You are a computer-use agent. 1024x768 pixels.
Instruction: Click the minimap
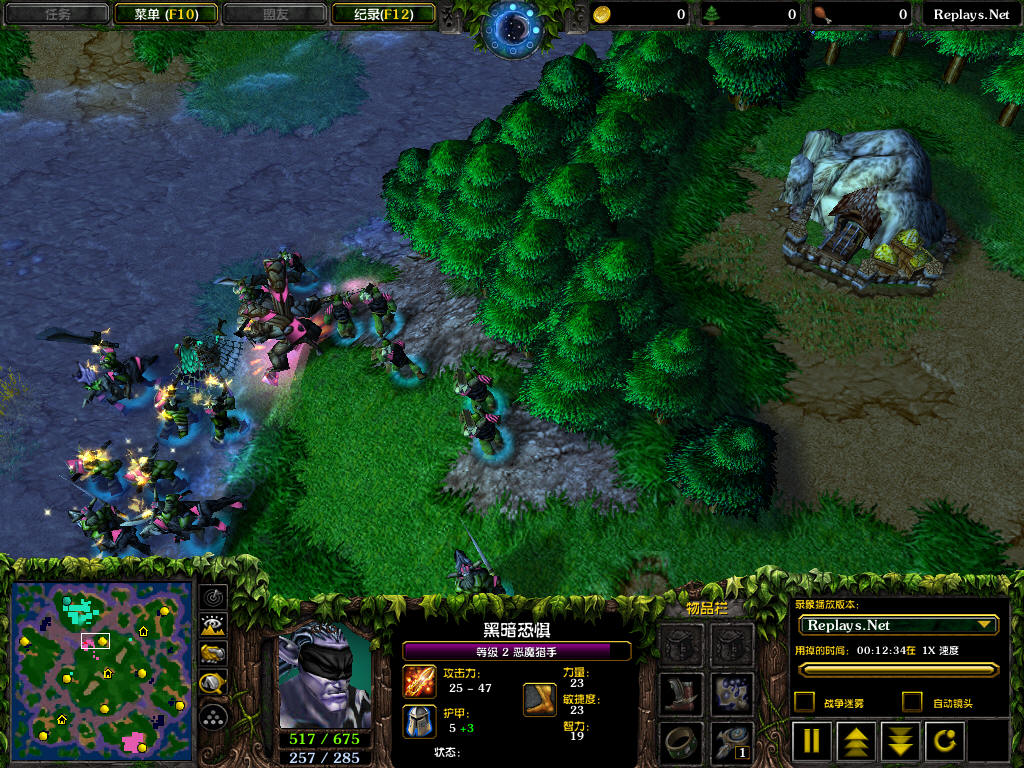[101, 669]
